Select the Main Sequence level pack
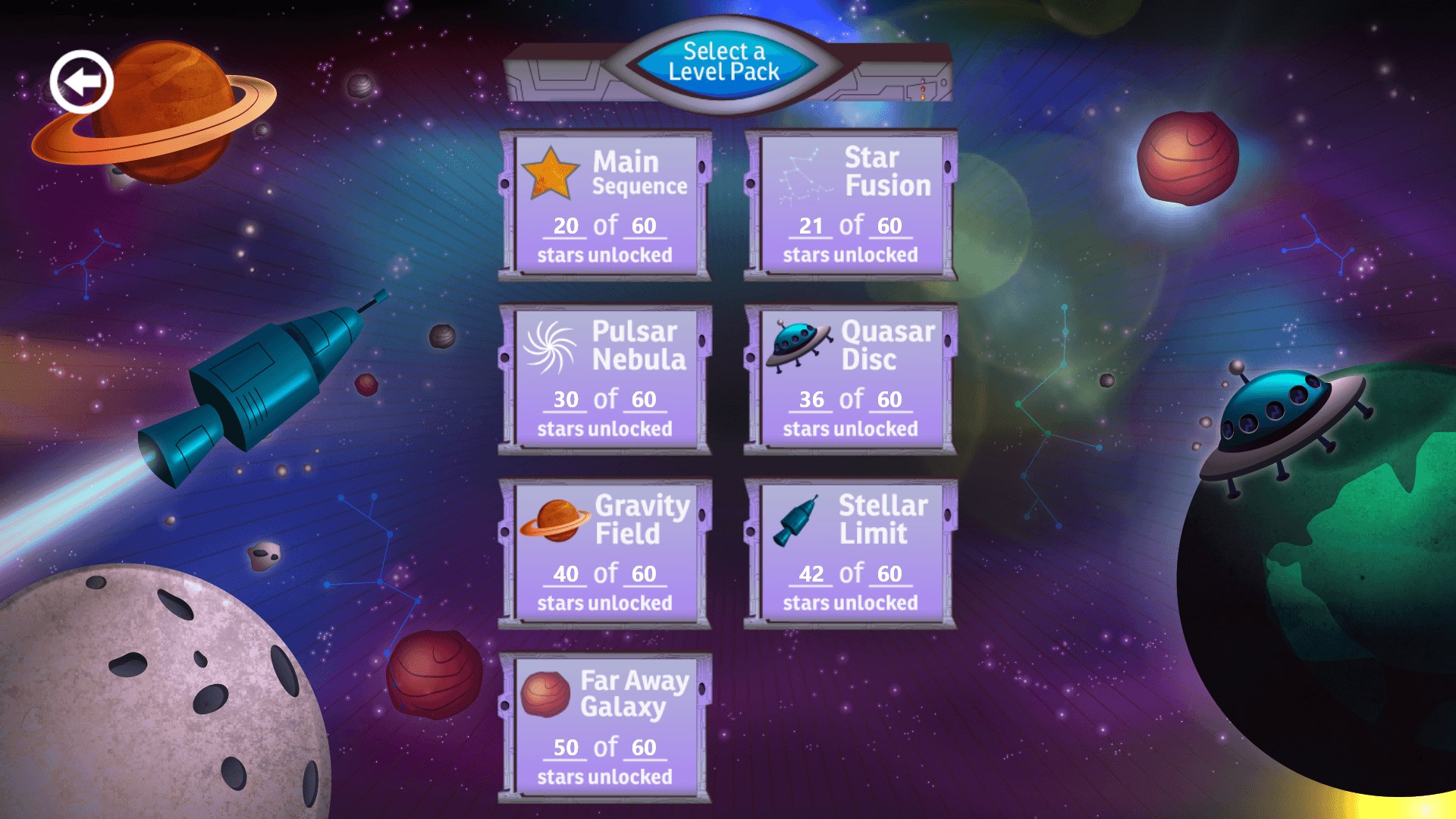Image resolution: width=1456 pixels, height=819 pixels. tap(604, 205)
